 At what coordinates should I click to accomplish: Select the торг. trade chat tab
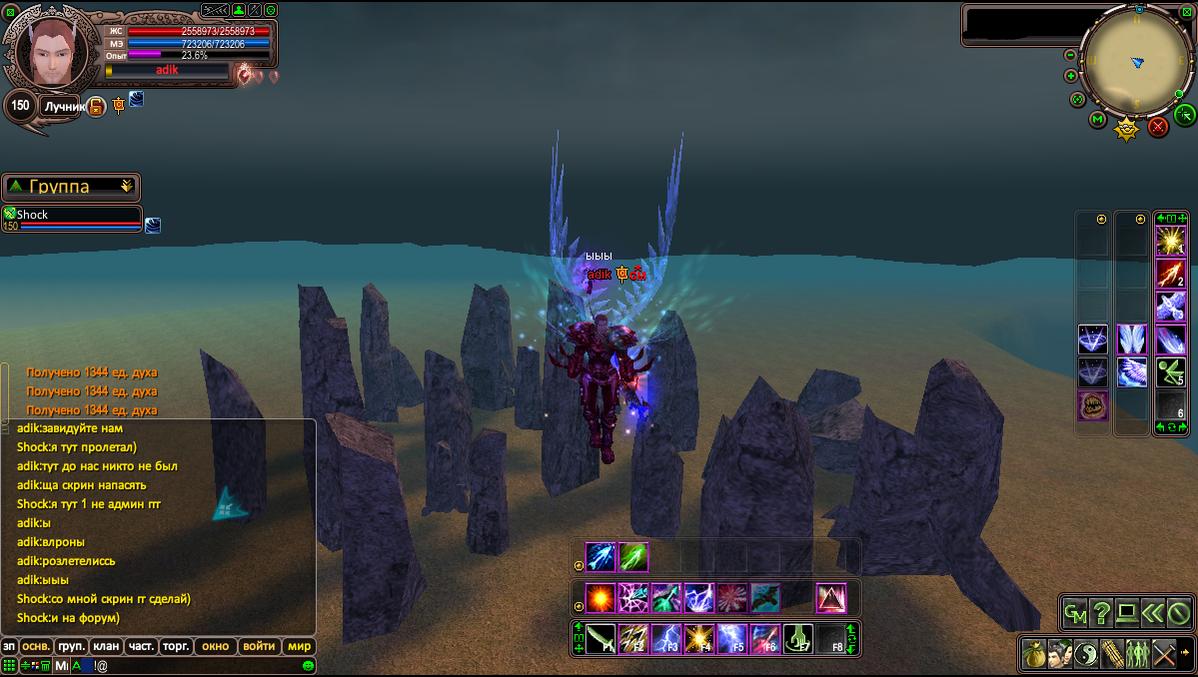(176, 646)
